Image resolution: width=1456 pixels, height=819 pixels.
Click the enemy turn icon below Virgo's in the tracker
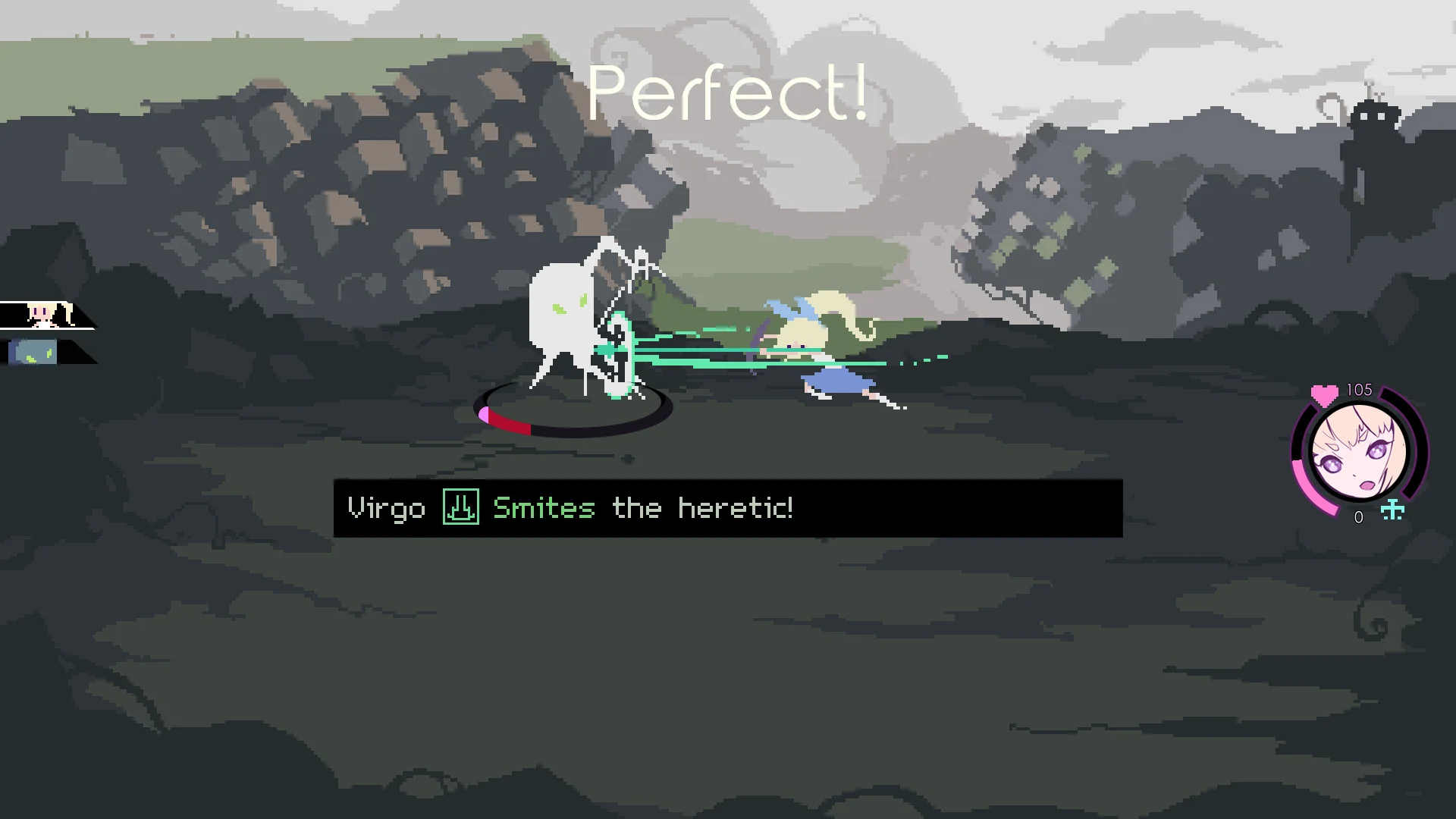point(33,350)
